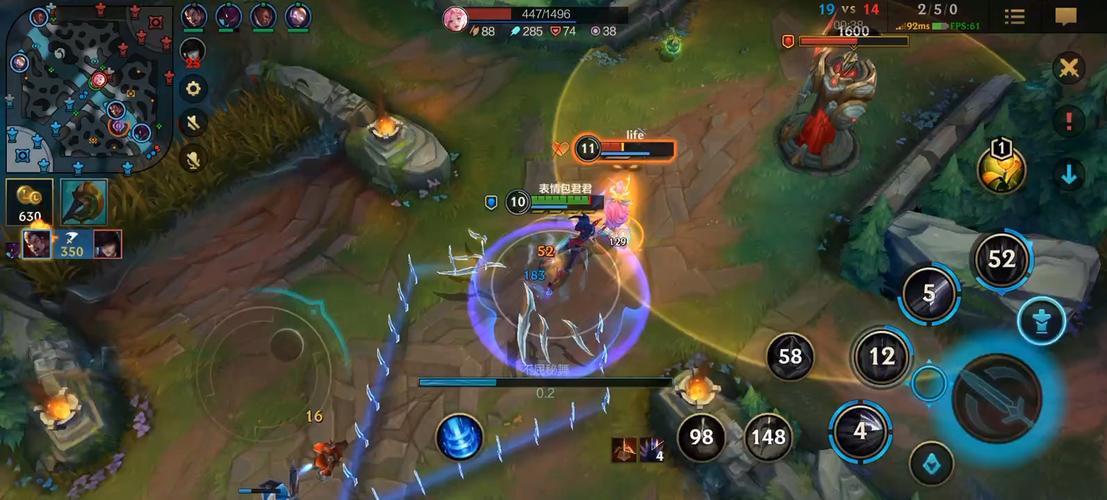Select the spell with 148 cooldown
The width and height of the screenshot is (1107, 500).
click(x=768, y=436)
